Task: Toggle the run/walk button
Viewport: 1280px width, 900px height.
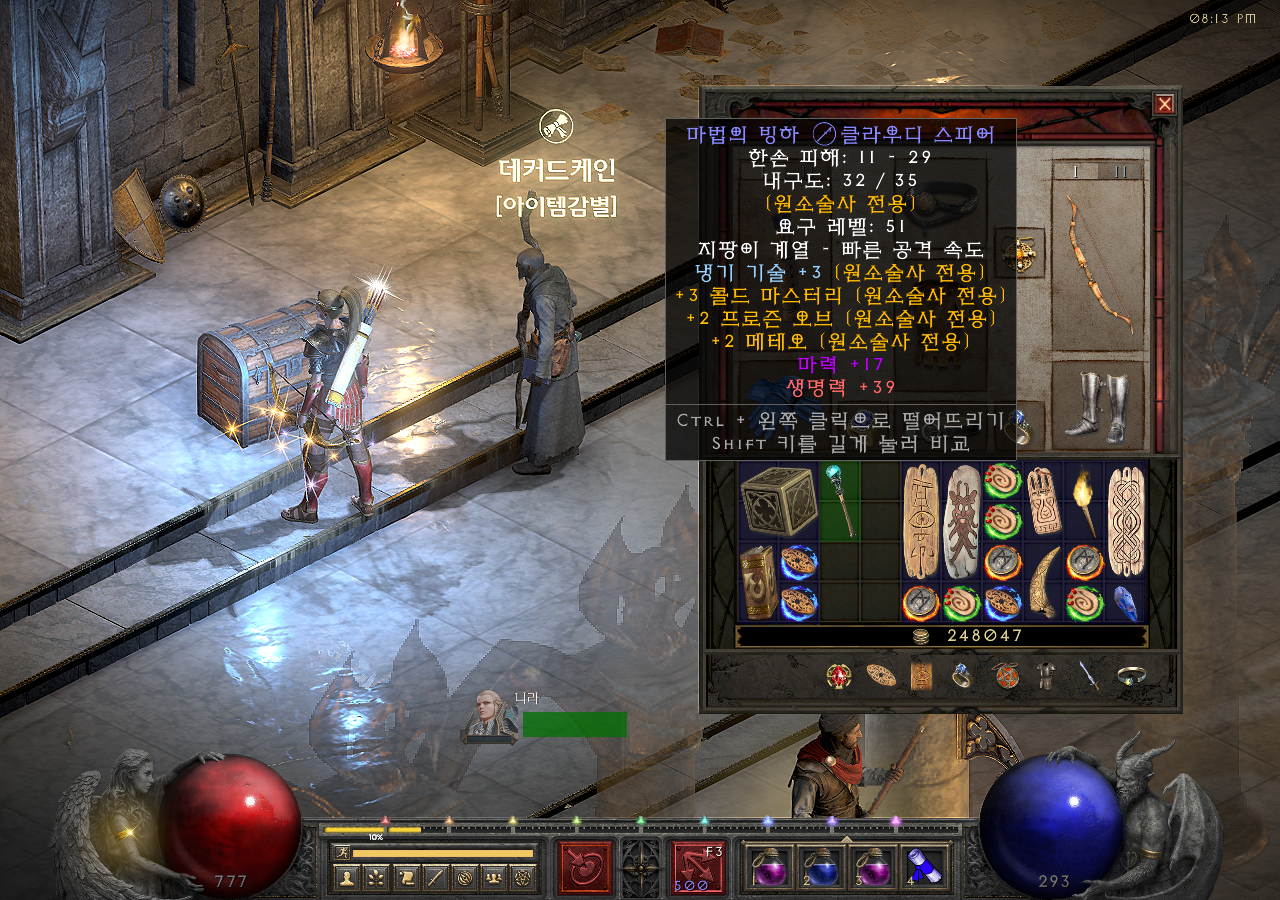Action: pyautogui.click(x=343, y=853)
